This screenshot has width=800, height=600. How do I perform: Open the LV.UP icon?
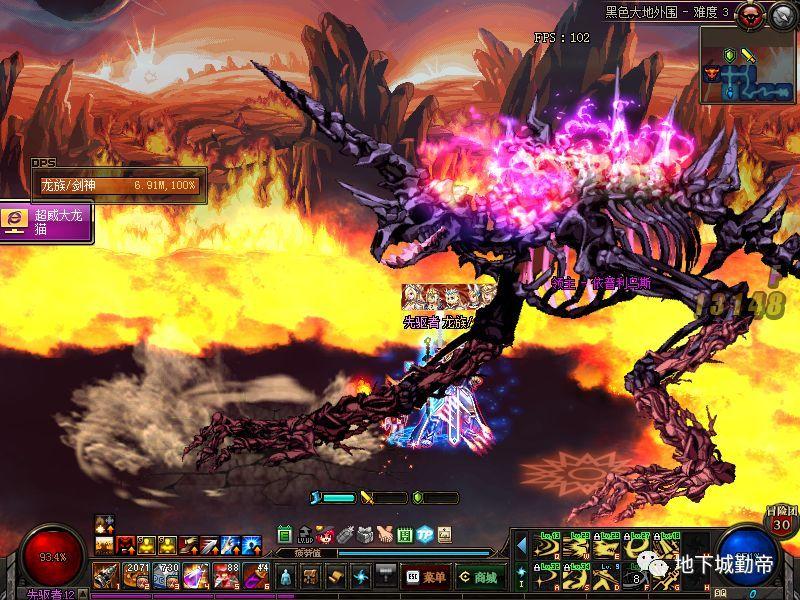point(305,535)
